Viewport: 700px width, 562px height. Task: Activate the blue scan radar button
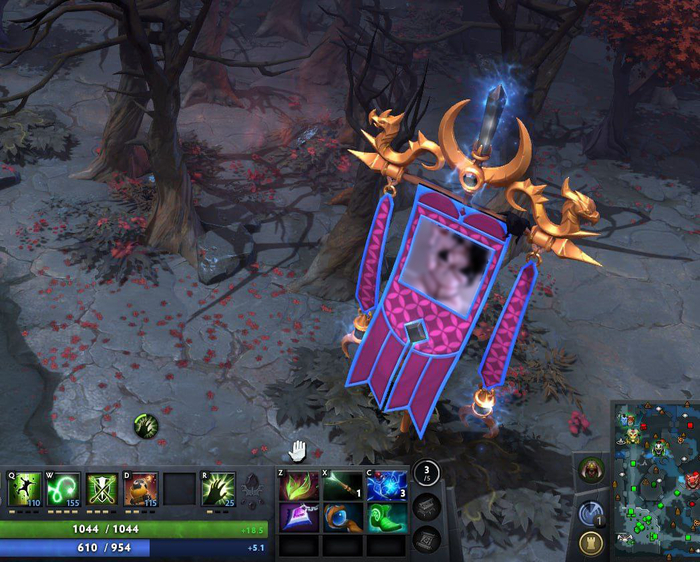pos(591,513)
